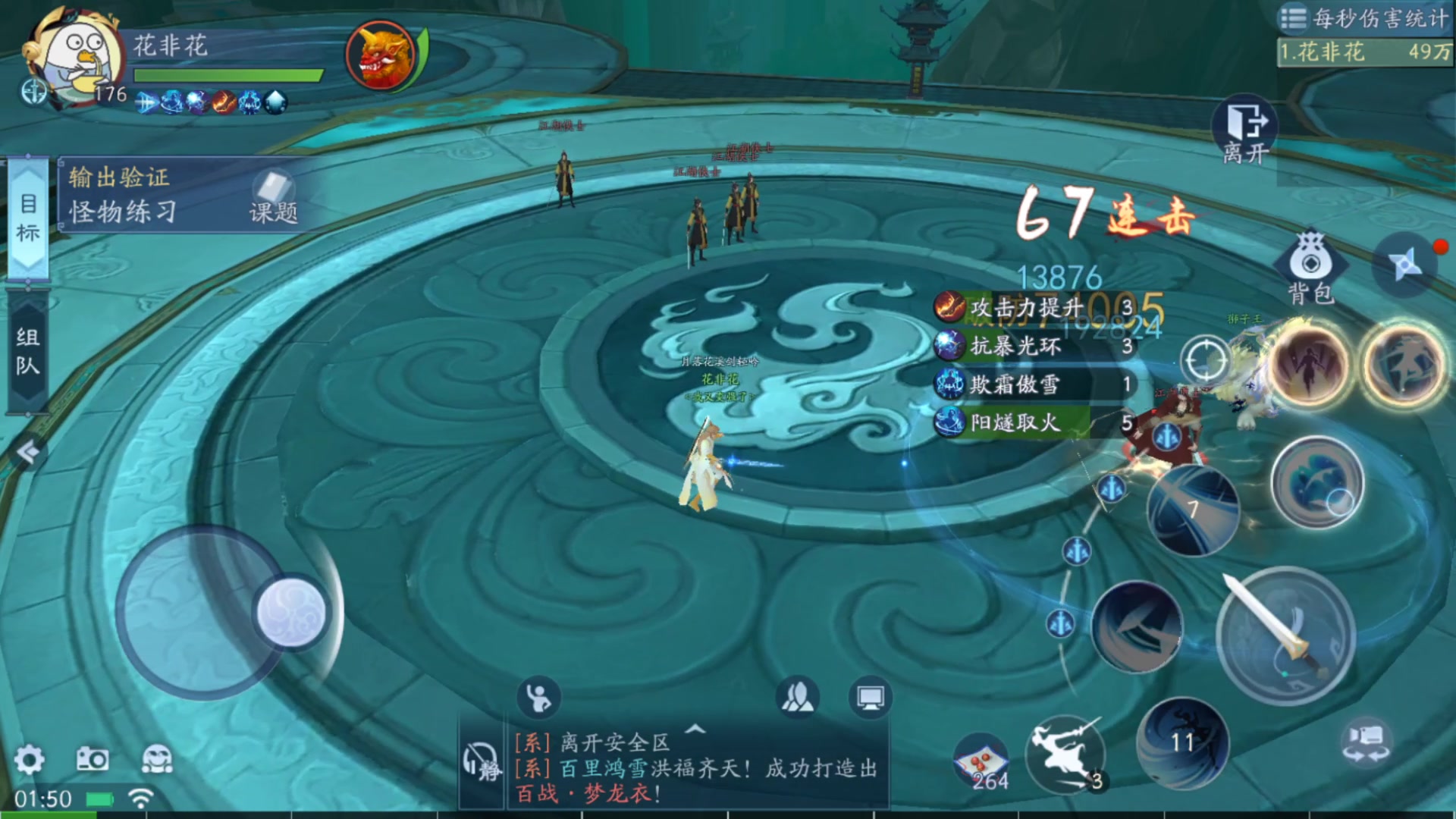The width and height of the screenshot is (1456, 819).
Task: Tap the 离开 (leave) button
Action: (x=1244, y=129)
